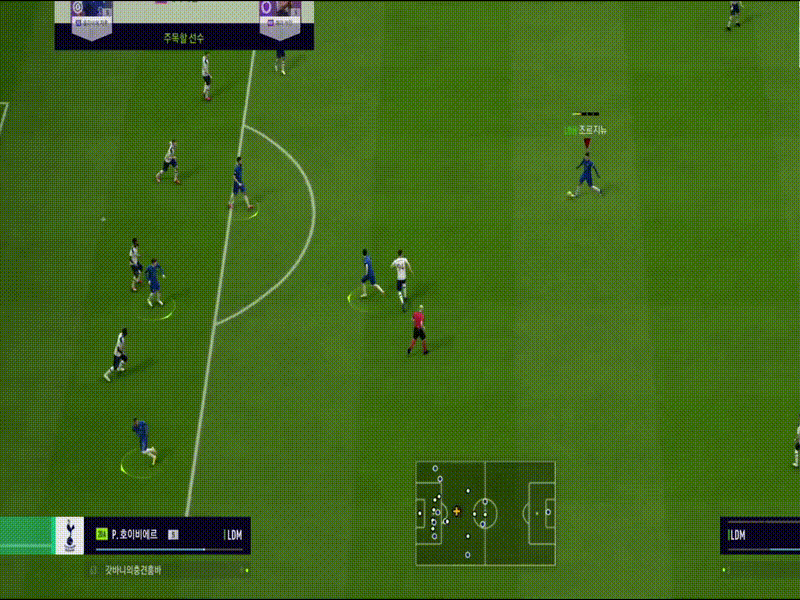This screenshot has height=600, width=800.
Task: Click the pitch radar minimap
Action: 486,513
